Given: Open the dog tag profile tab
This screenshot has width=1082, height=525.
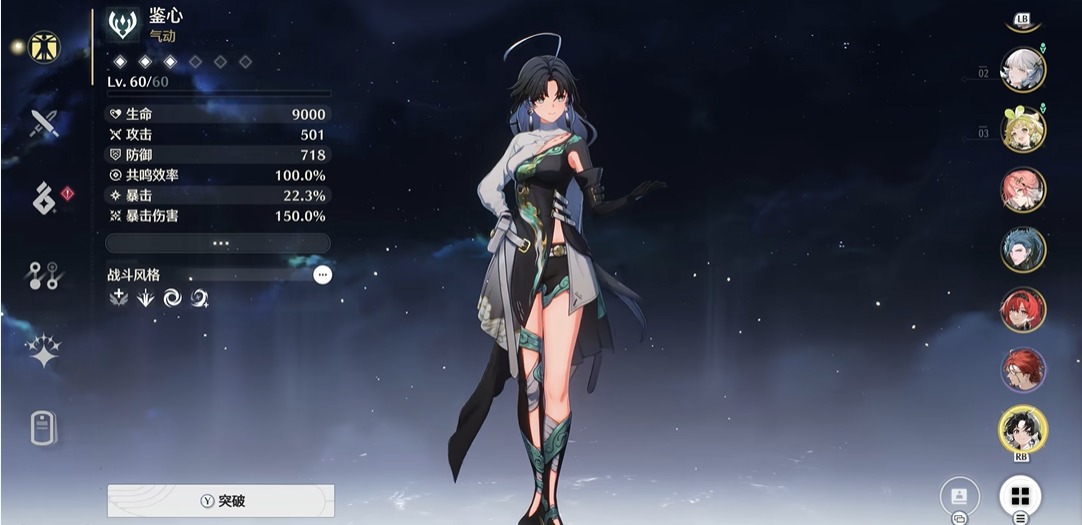Looking at the screenshot, I should pos(44,428).
